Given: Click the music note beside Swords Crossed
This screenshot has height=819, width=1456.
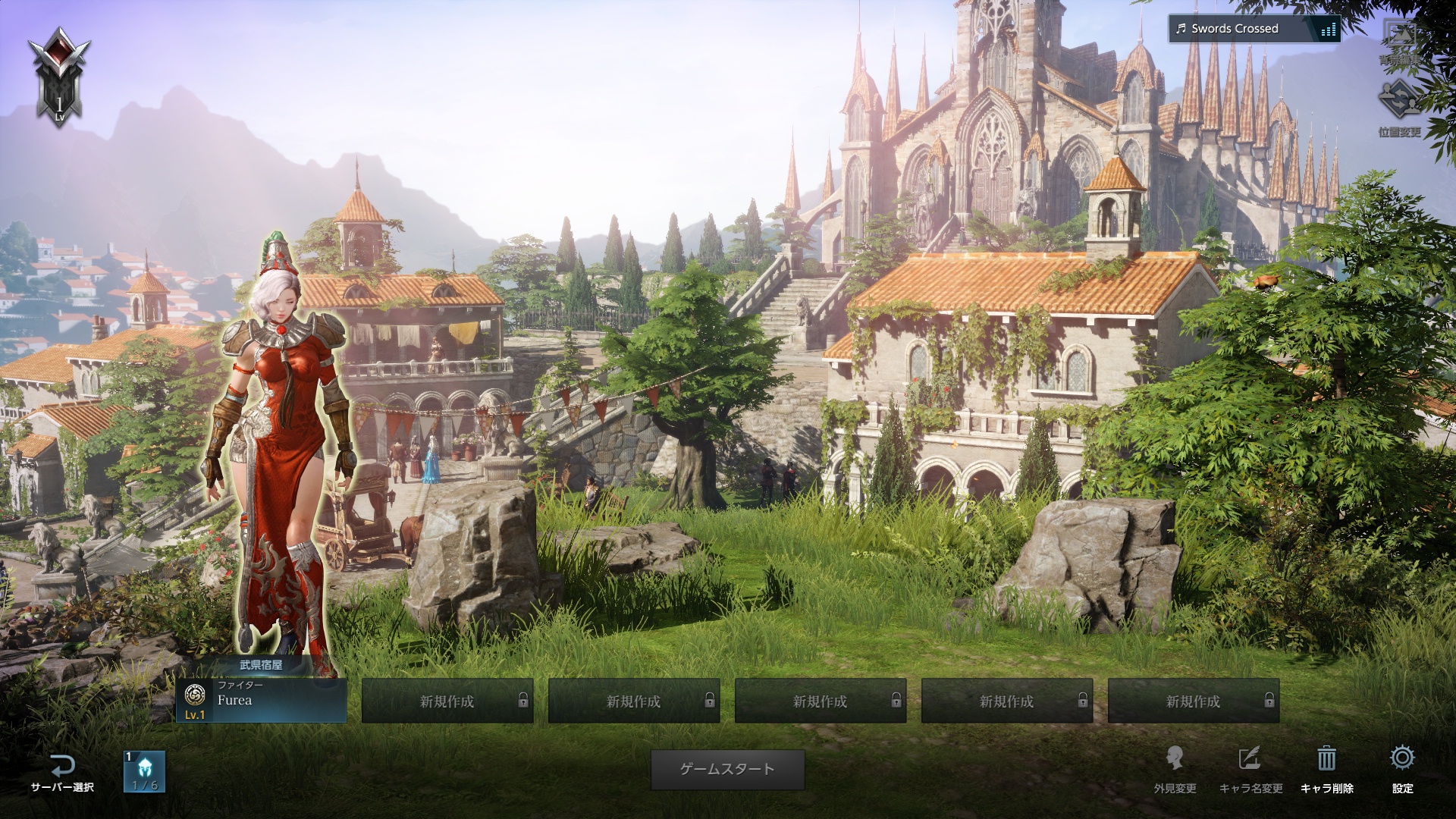Looking at the screenshot, I should [x=1181, y=30].
